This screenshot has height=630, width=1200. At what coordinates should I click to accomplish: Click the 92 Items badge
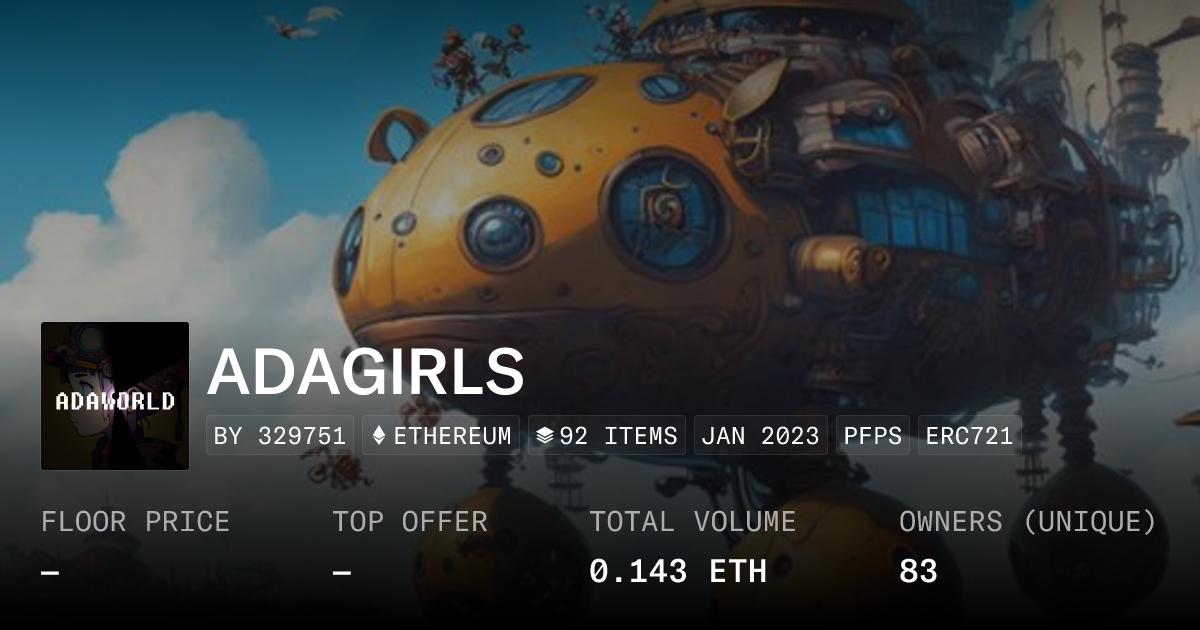[x=607, y=436]
